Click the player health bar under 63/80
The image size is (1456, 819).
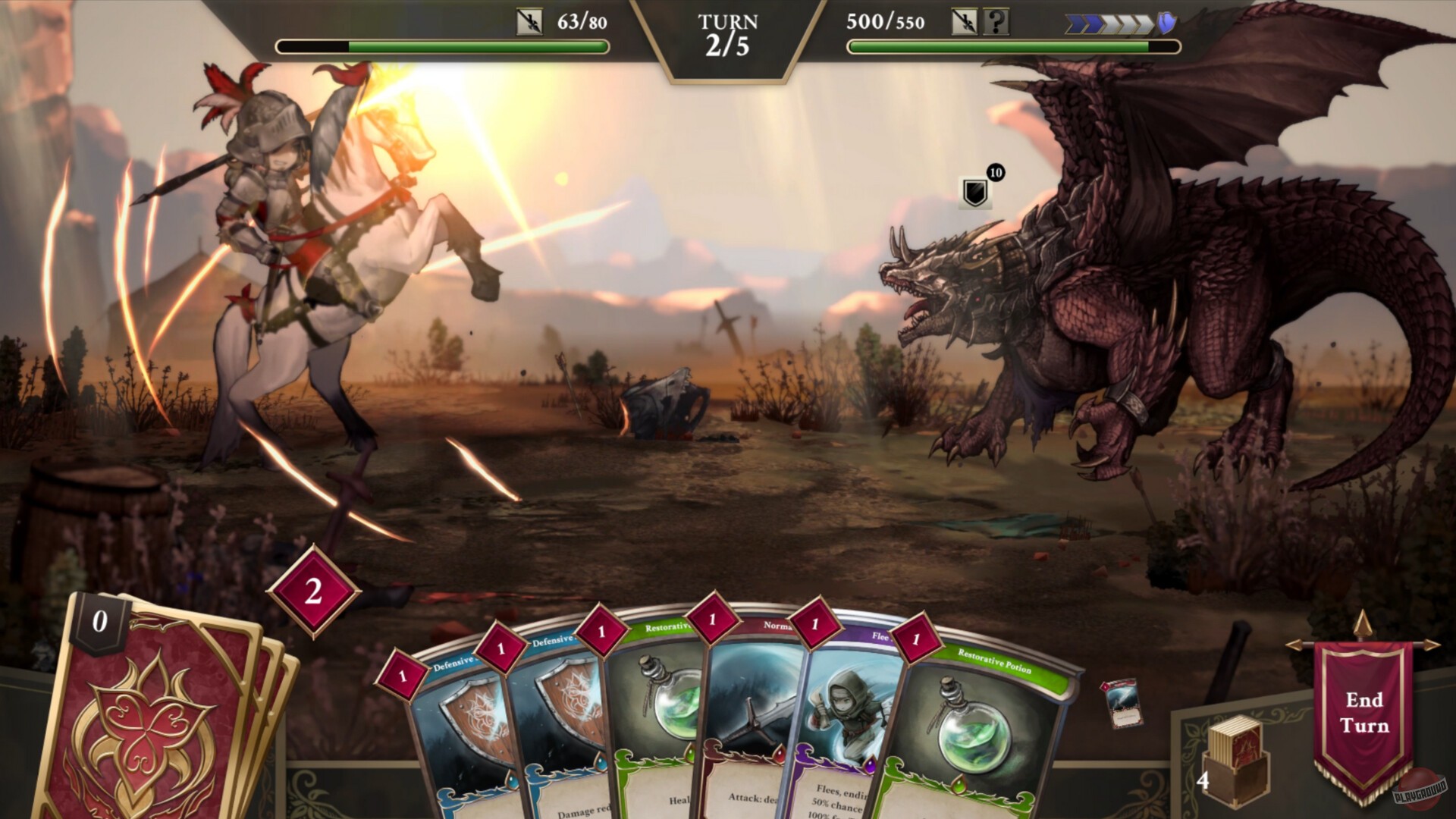(444, 47)
